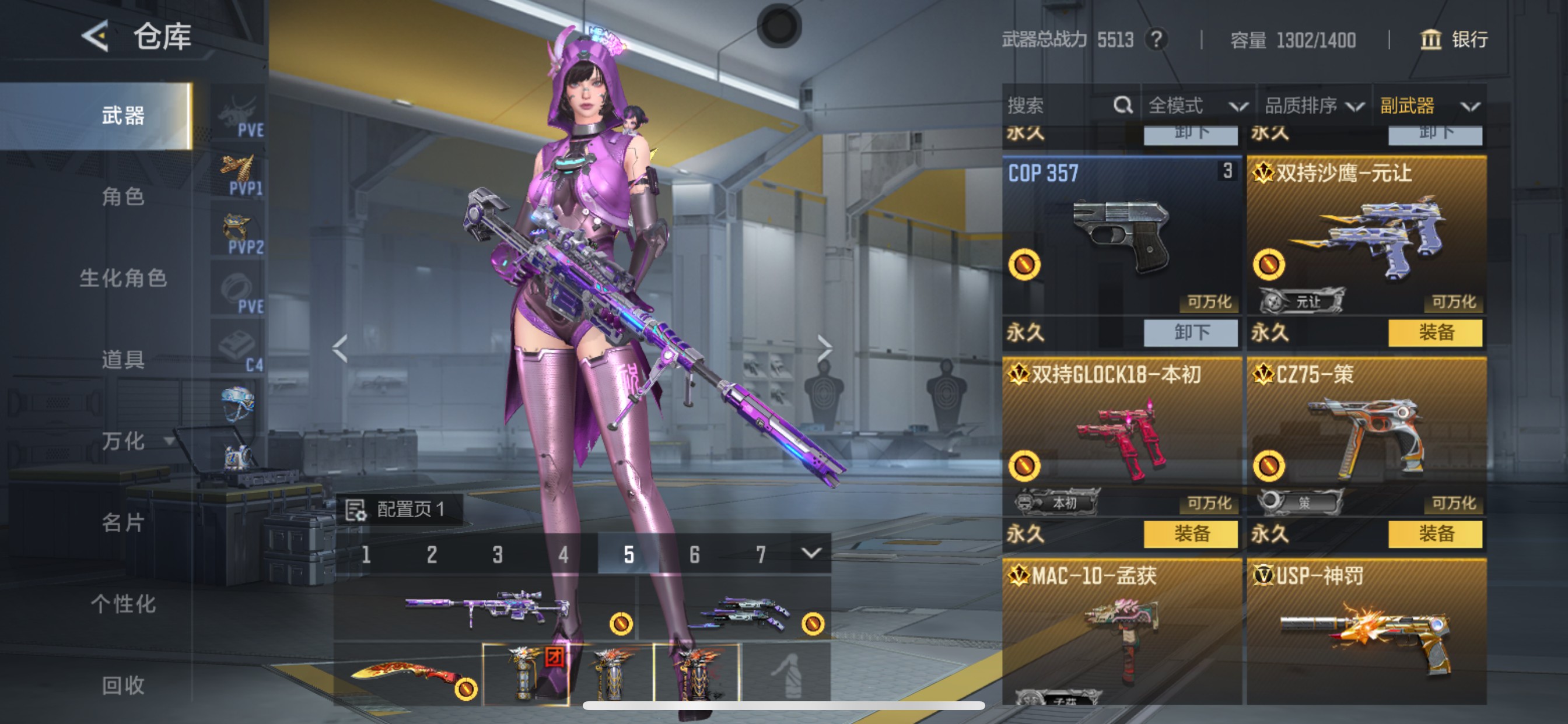This screenshot has width=1568, height=724.
Task: Open the 品质排序 sorting dropdown
Action: tap(1314, 106)
